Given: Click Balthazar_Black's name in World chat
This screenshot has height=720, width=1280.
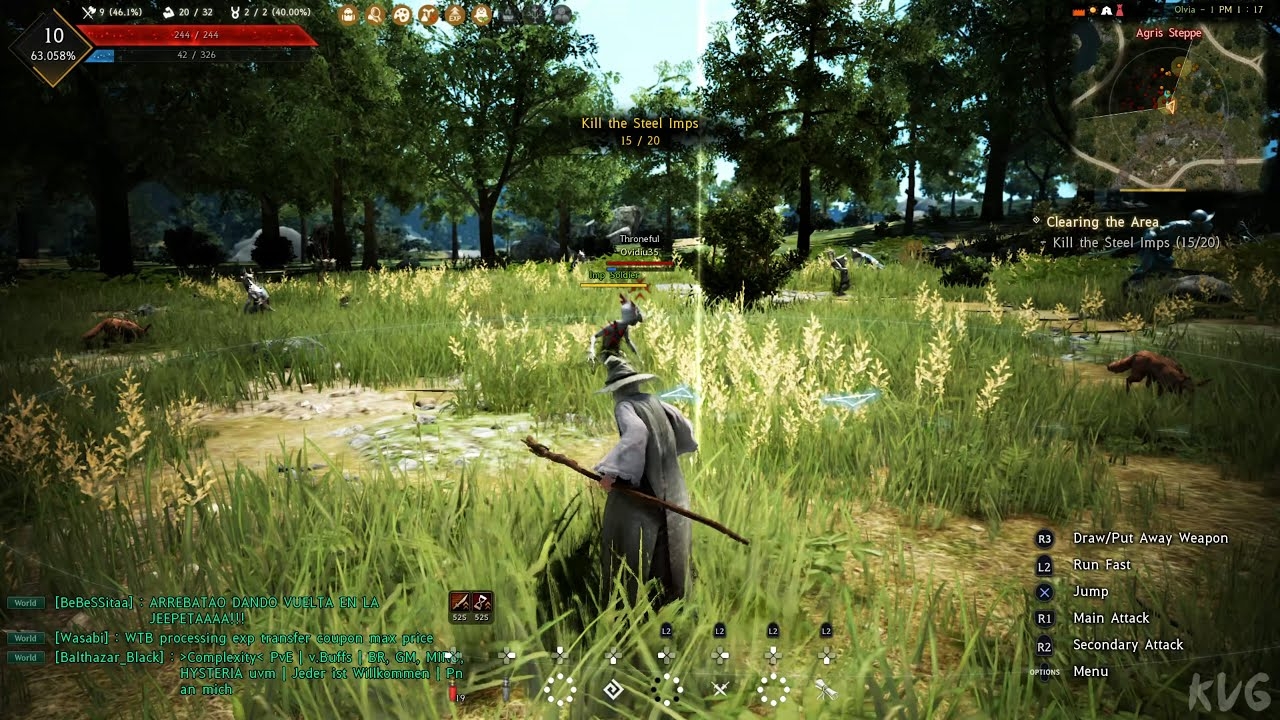Looking at the screenshot, I should (109, 657).
